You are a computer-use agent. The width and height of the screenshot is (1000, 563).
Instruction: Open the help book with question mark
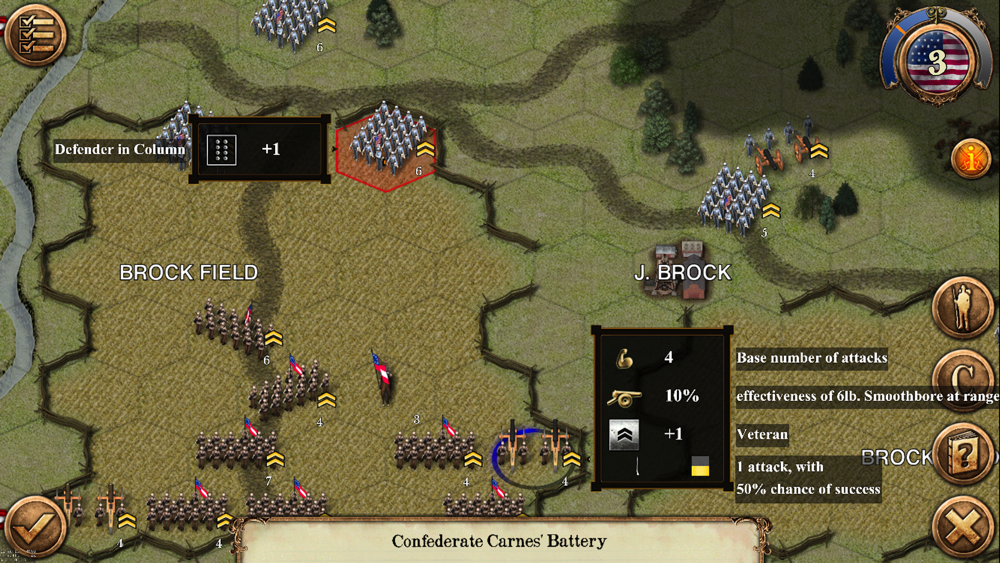coord(962,454)
